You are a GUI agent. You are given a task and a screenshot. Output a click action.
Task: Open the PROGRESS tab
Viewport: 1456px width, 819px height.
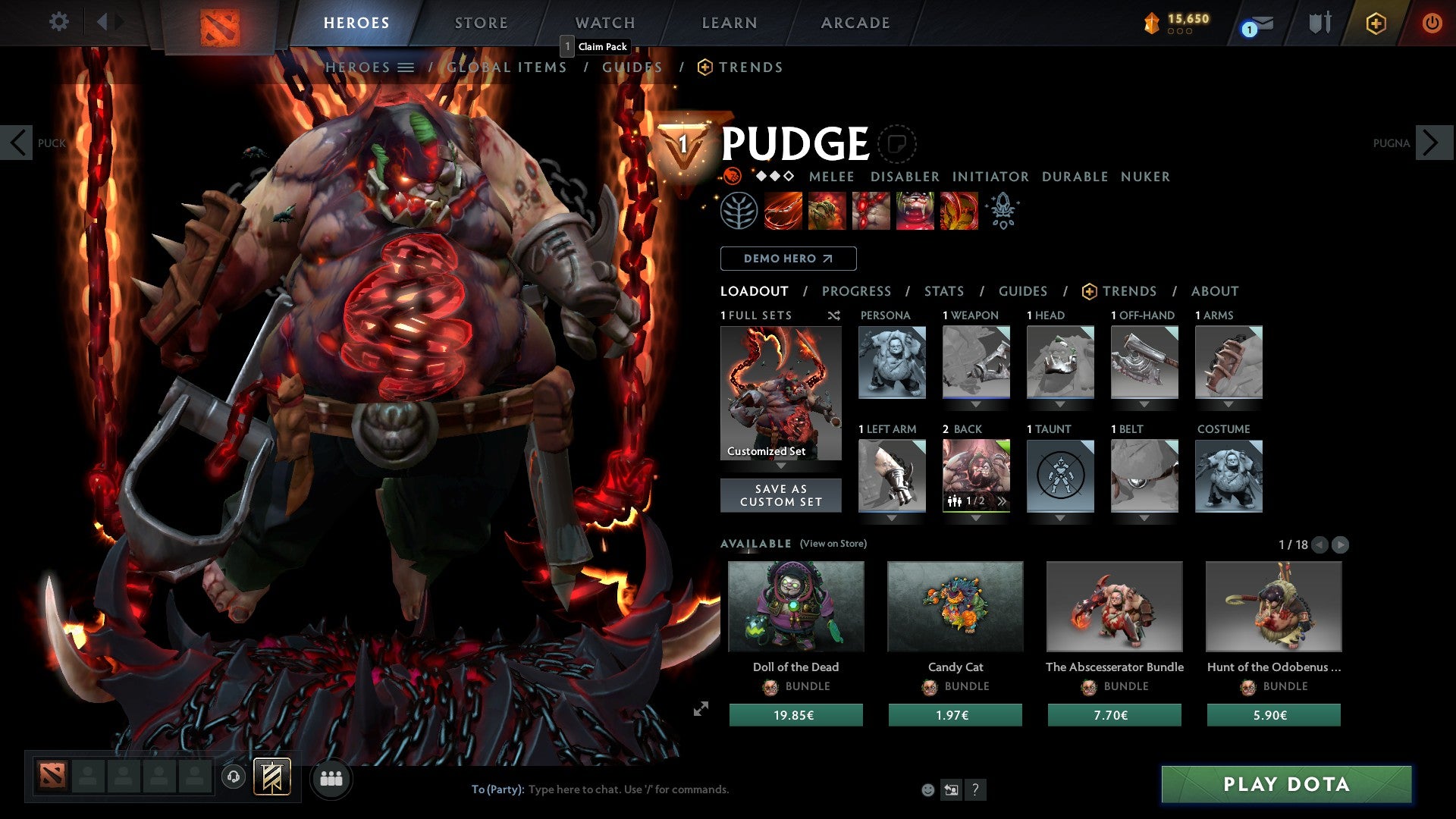point(857,290)
